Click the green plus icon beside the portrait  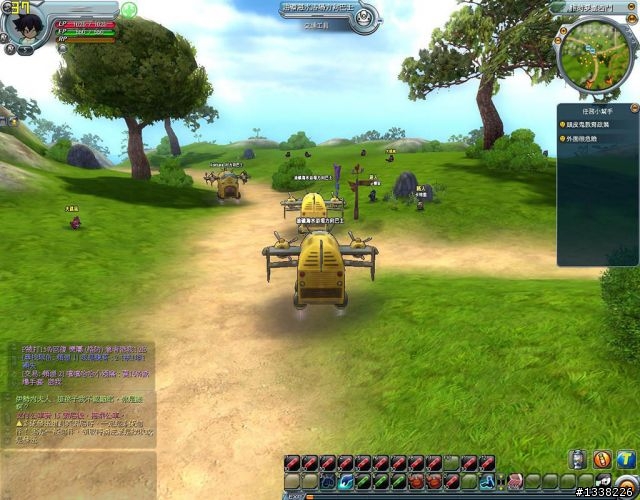[129, 11]
